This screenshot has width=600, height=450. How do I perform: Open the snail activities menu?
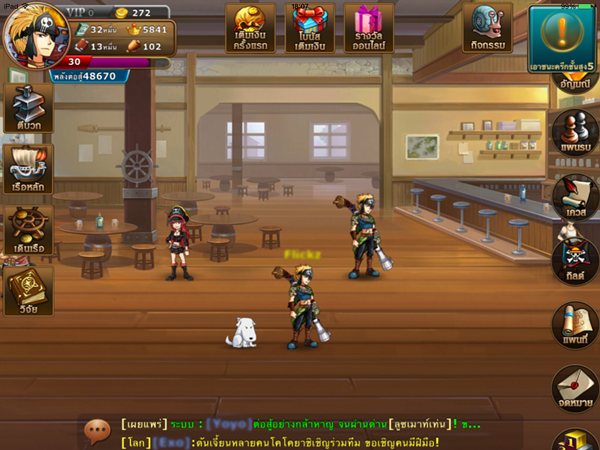[487, 27]
